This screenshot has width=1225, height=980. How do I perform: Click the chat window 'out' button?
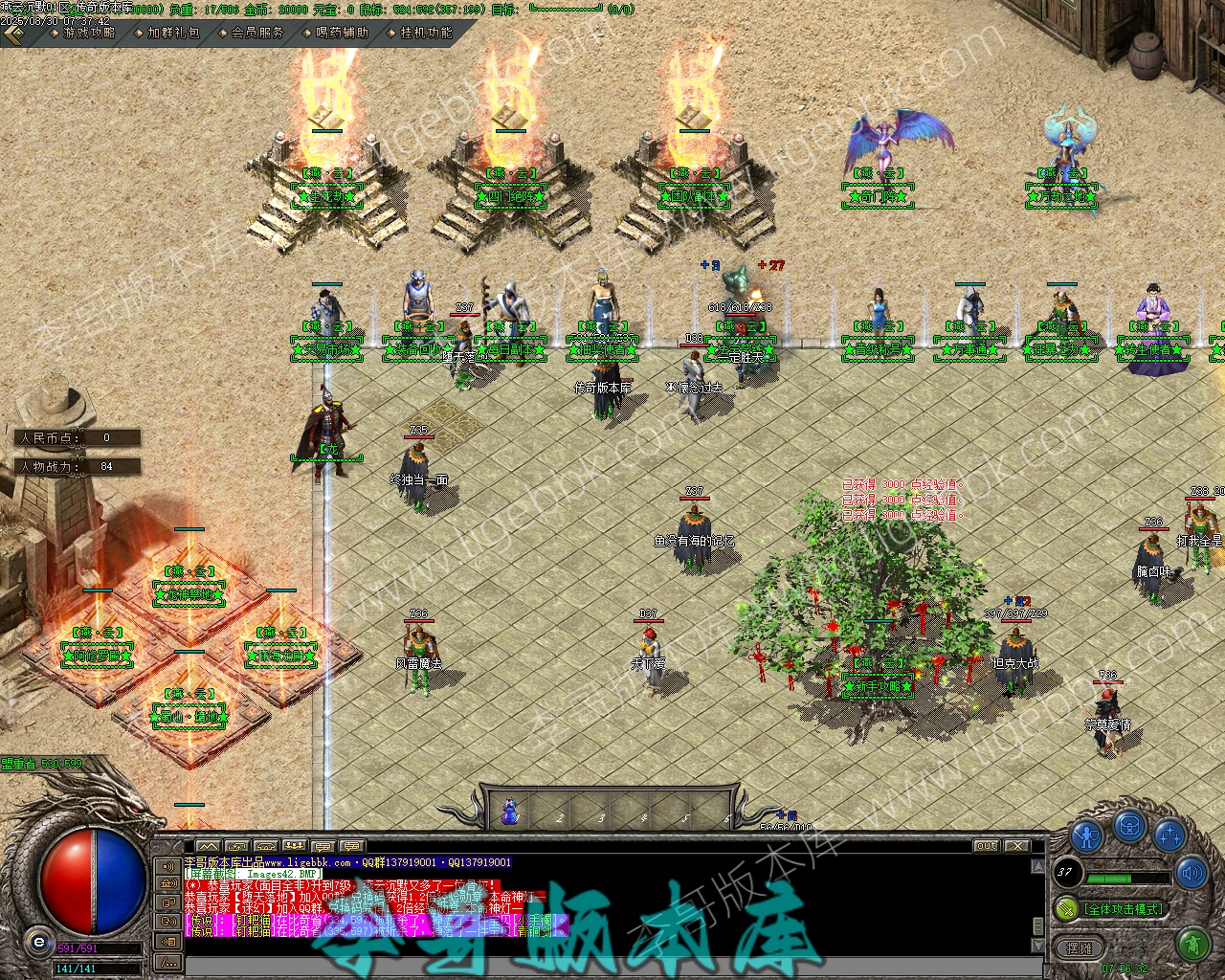986,846
